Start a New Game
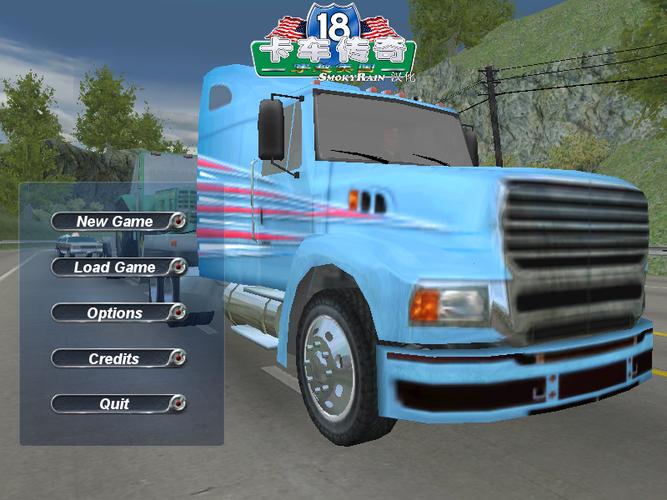Screen dimensions: 667x500 pyautogui.click(x=117, y=221)
